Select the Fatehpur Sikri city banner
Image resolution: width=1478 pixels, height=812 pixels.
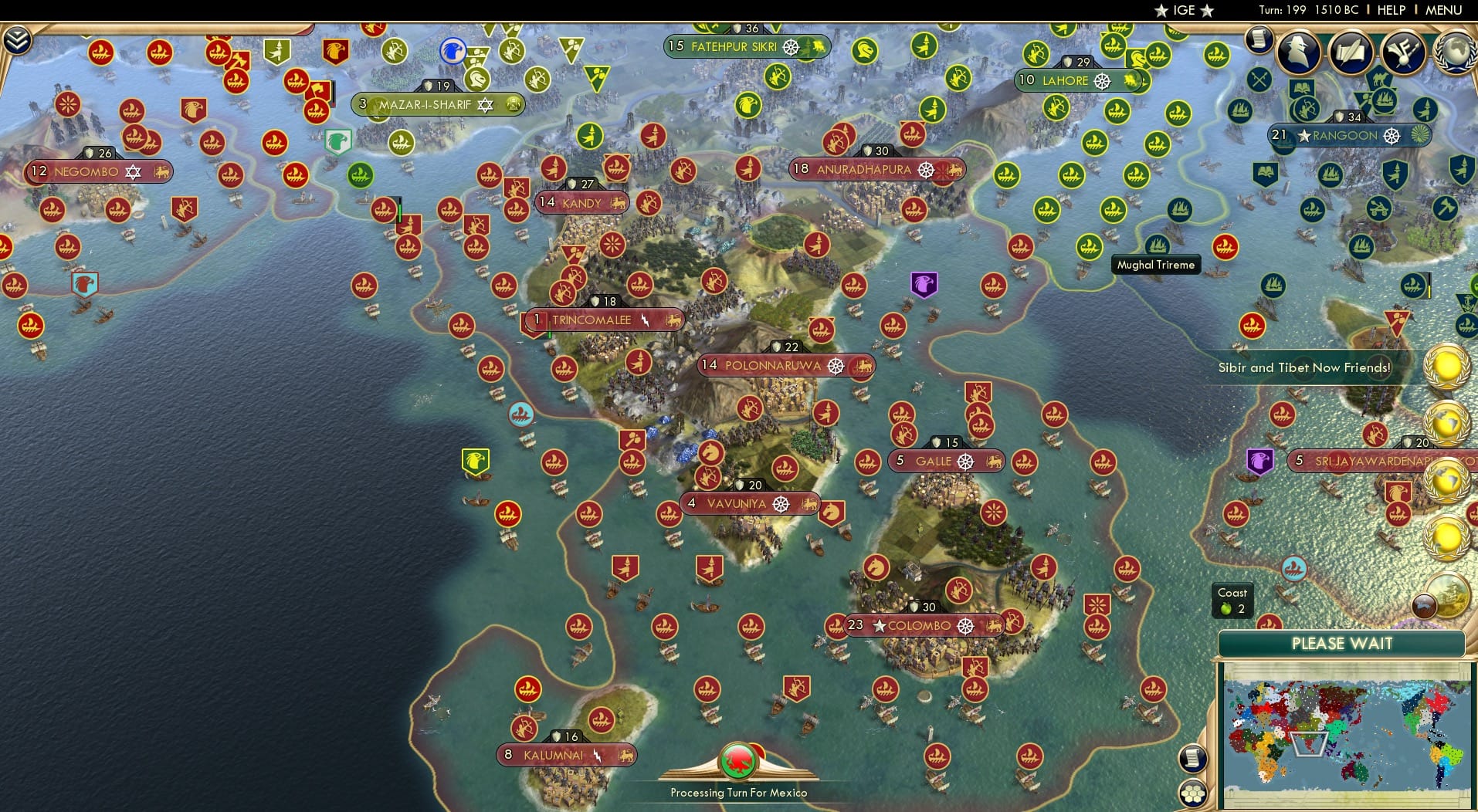pos(744,46)
